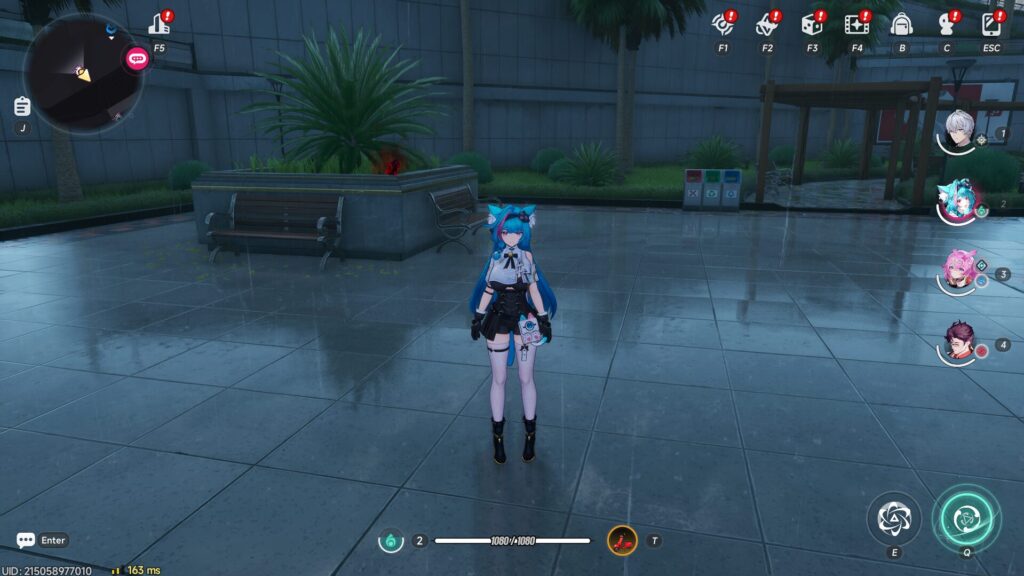This screenshot has height=576, width=1024.
Task: Open the backpack inventory
Action: pyautogui.click(x=901, y=24)
